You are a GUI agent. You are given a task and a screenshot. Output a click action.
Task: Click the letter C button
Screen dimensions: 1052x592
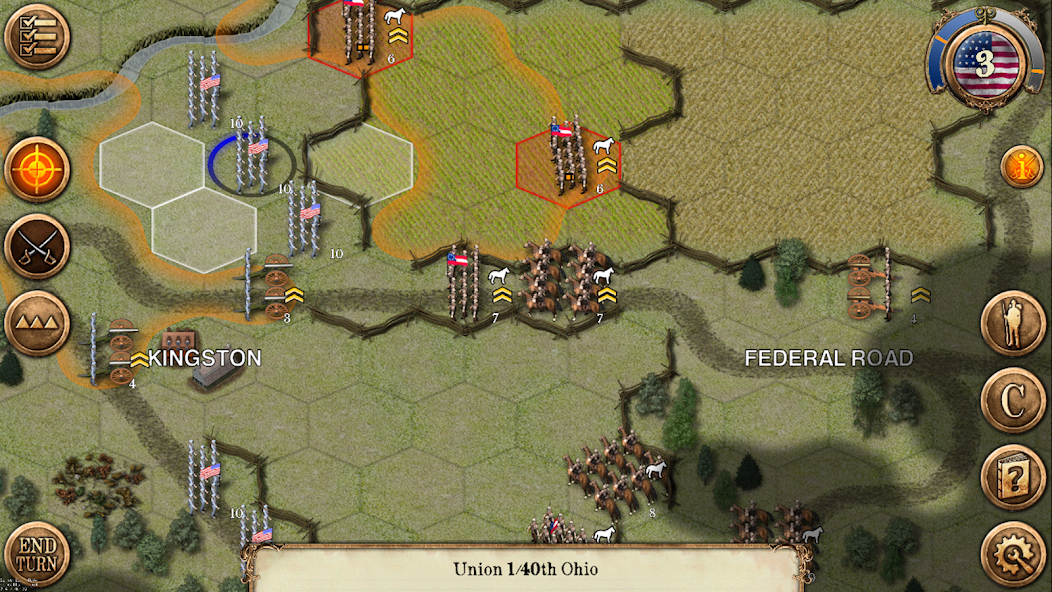pyautogui.click(x=1012, y=400)
